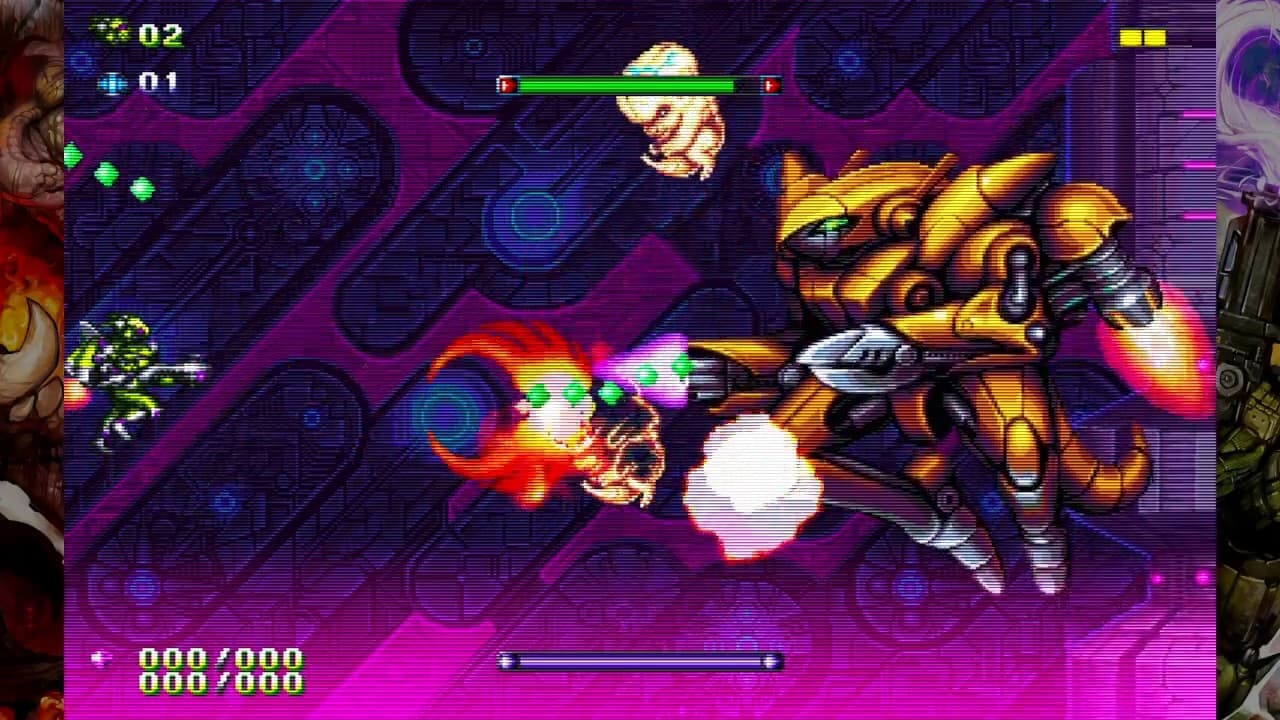Image resolution: width=1280 pixels, height=720 pixels.
Task: Click the red cap on the boss health bar's right
Action: point(770,85)
